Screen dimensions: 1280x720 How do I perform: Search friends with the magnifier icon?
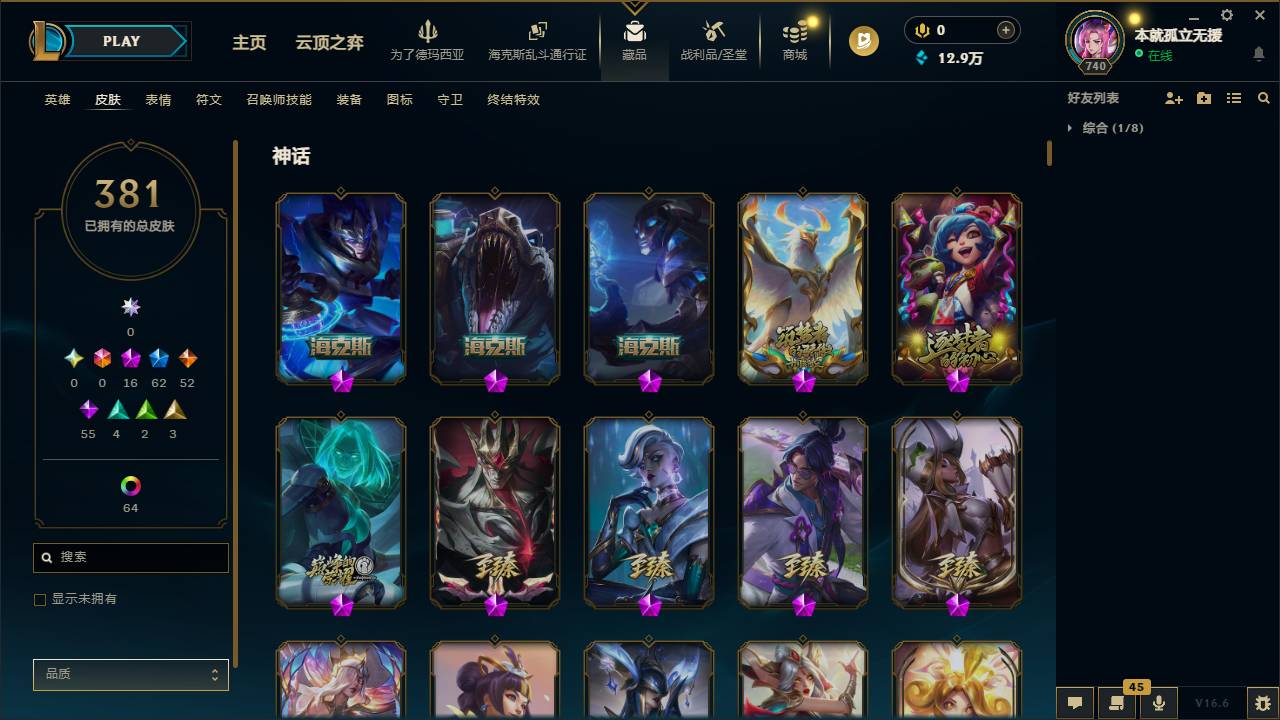point(1264,97)
